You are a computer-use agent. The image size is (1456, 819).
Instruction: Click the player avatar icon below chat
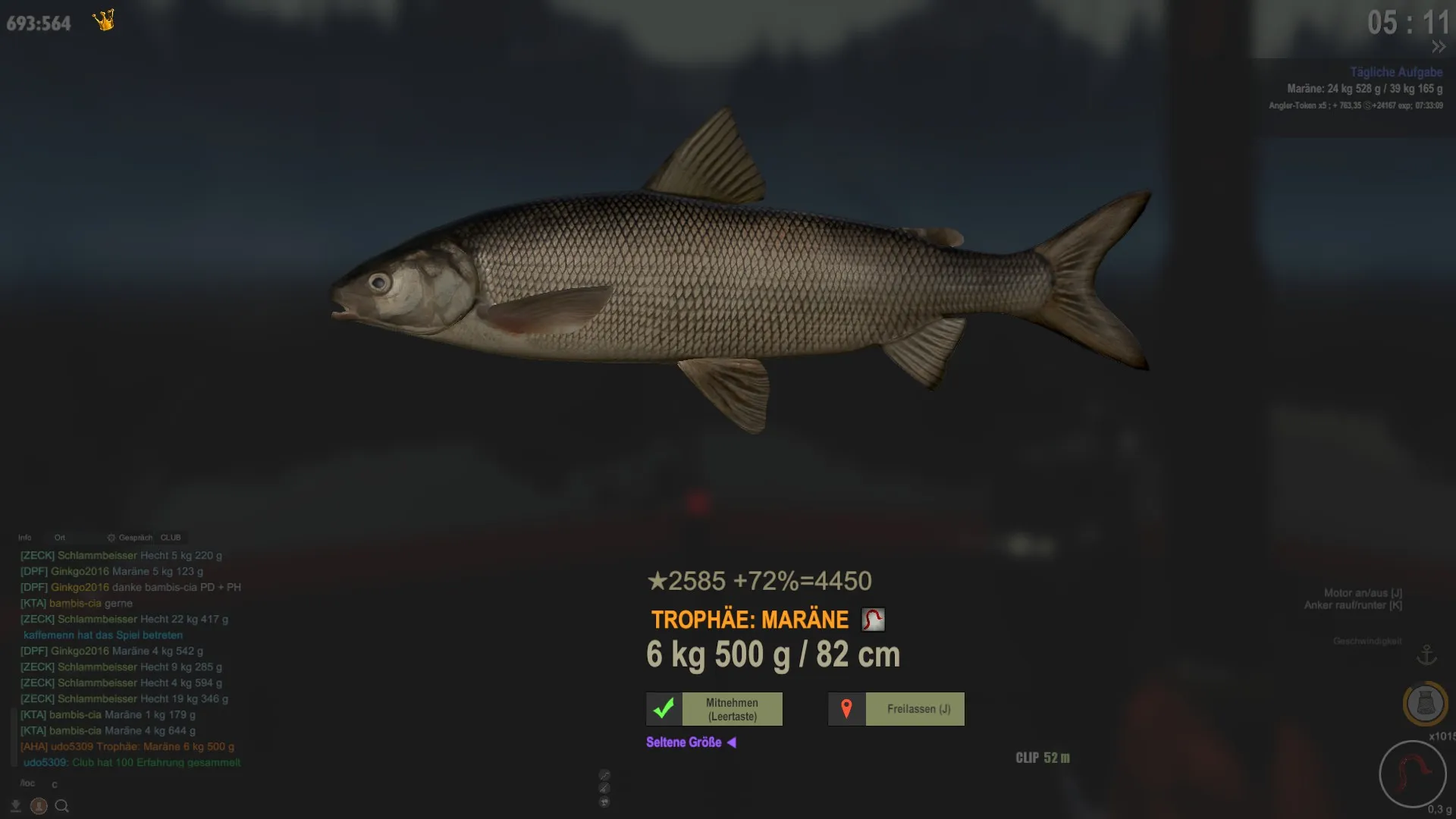pos(39,806)
